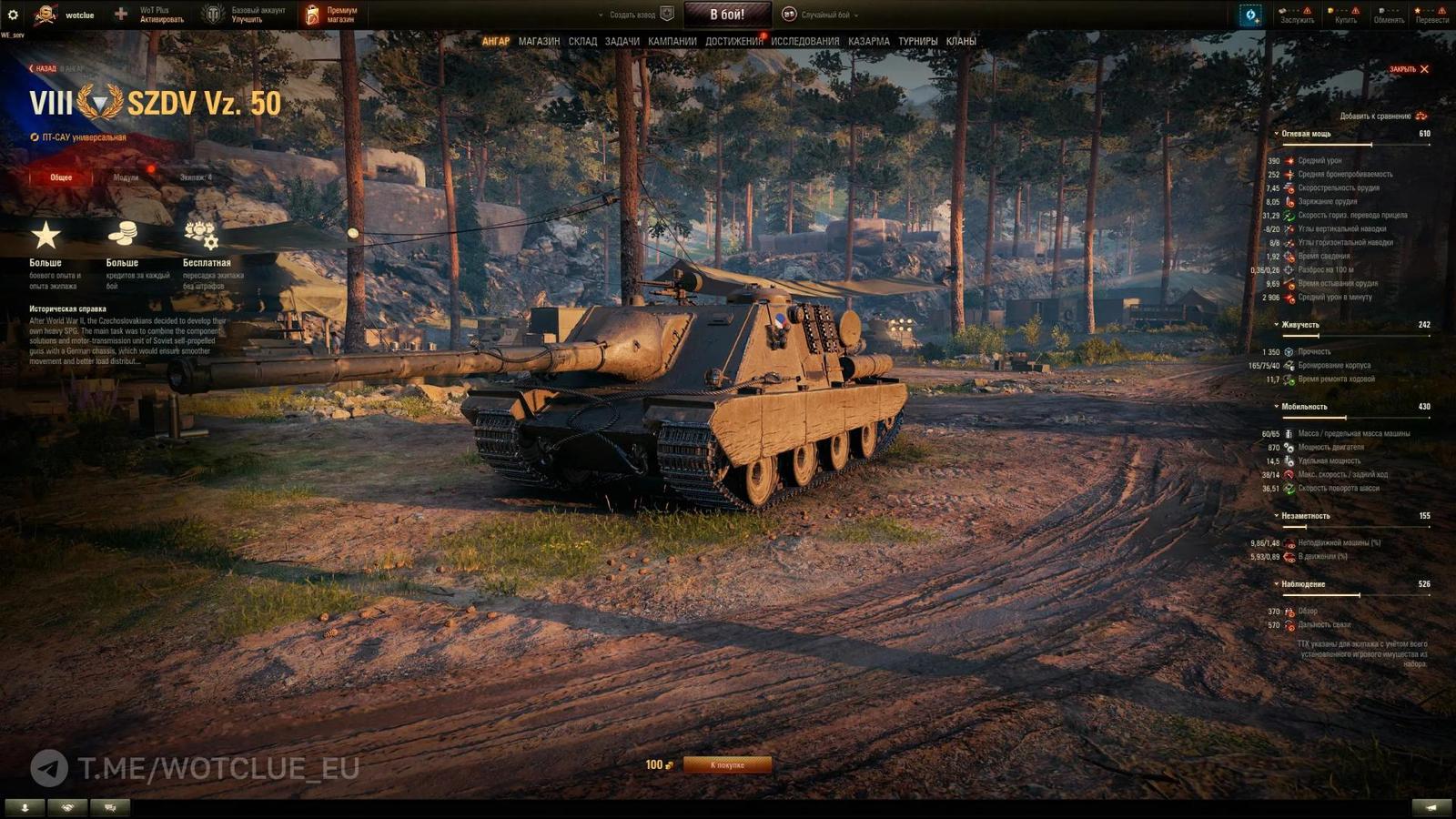Open the Премиум магазин
Viewport: 1456px width, 819px height.
click(x=332, y=14)
